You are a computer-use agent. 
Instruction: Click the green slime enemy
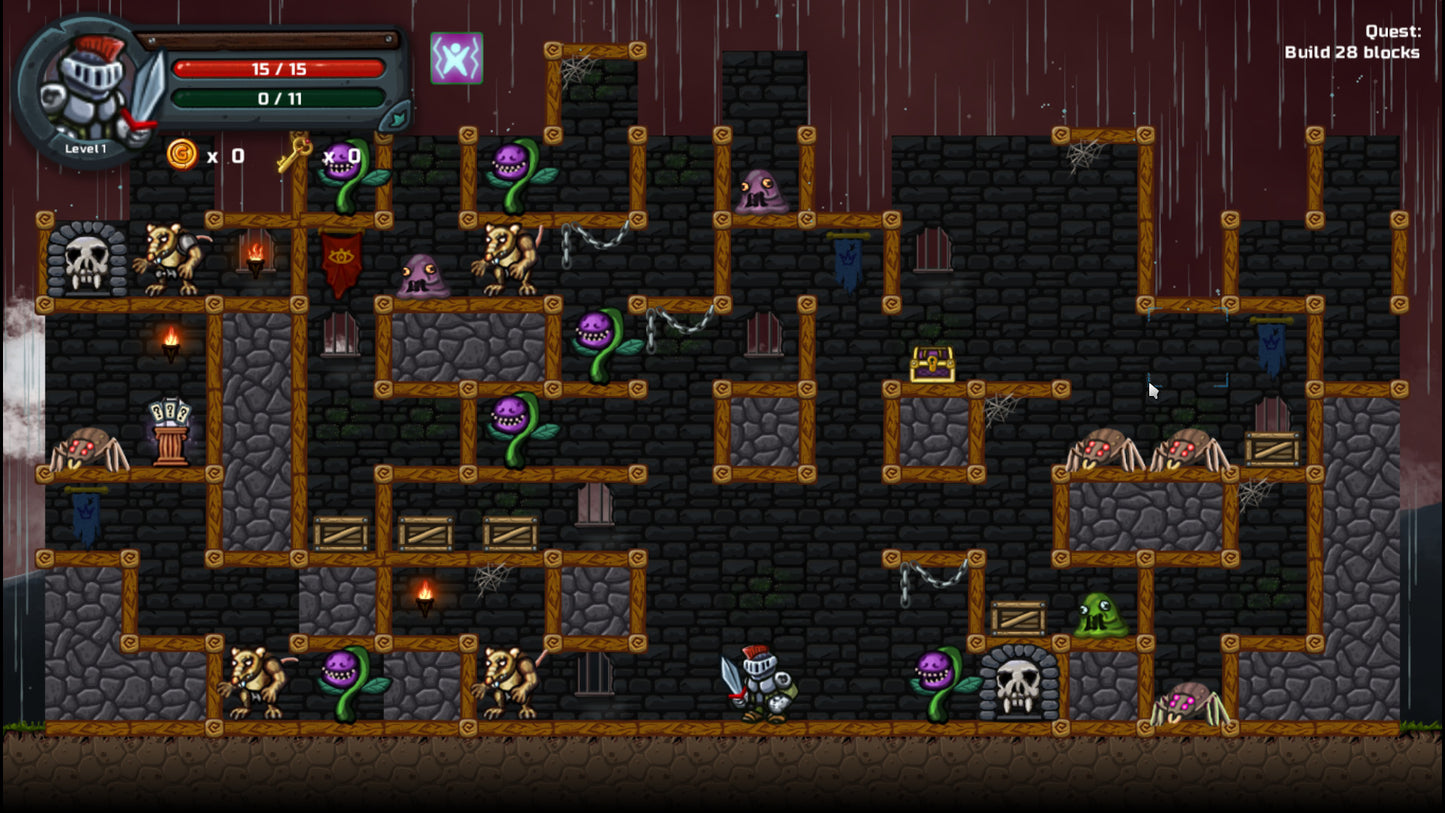tap(1100, 615)
